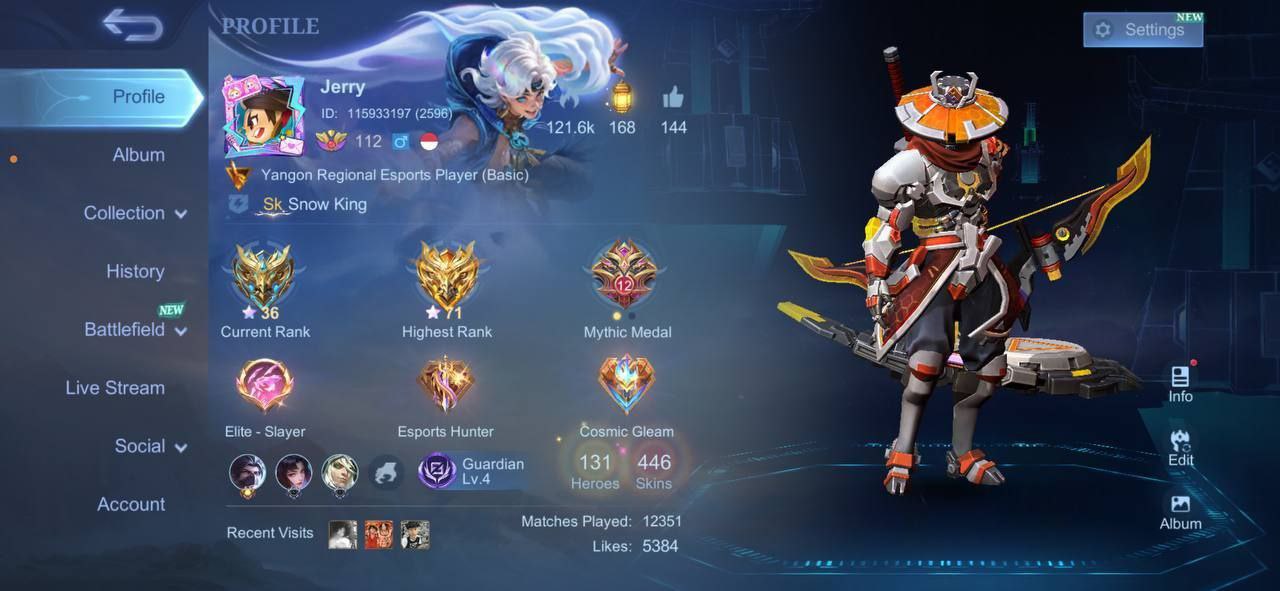The height and width of the screenshot is (591, 1280).
Task: Expand the Social menu
Action: click(150, 446)
